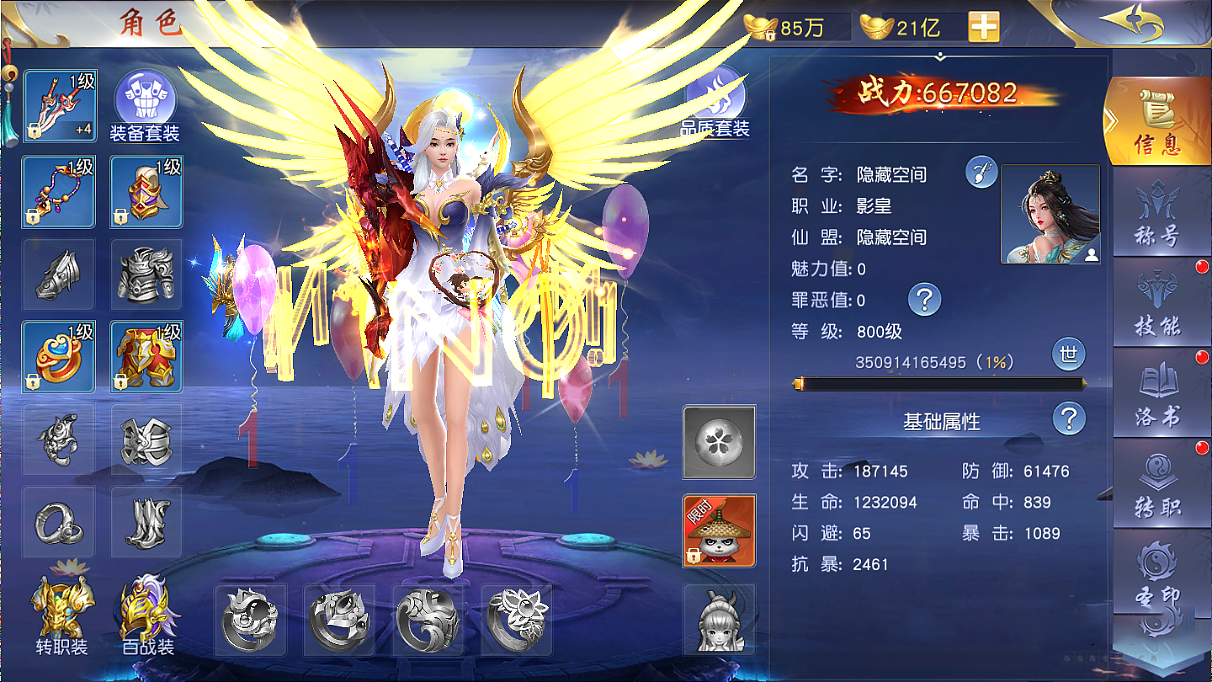This screenshot has height=682, width=1212.
Task: Open the 称号 titles tab
Action: (x=1158, y=213)
